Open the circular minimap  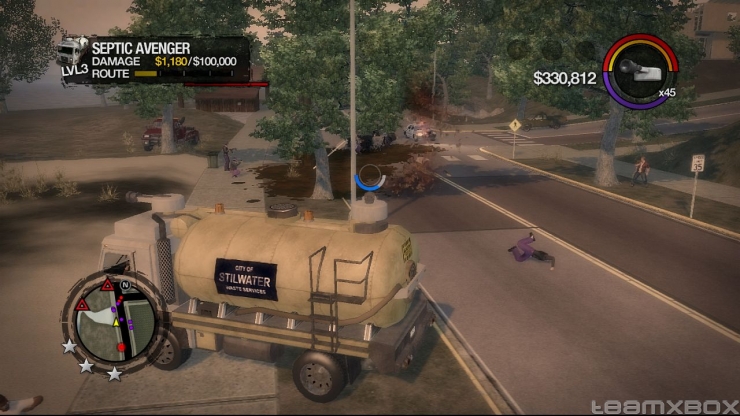click(x=112, y=320)
